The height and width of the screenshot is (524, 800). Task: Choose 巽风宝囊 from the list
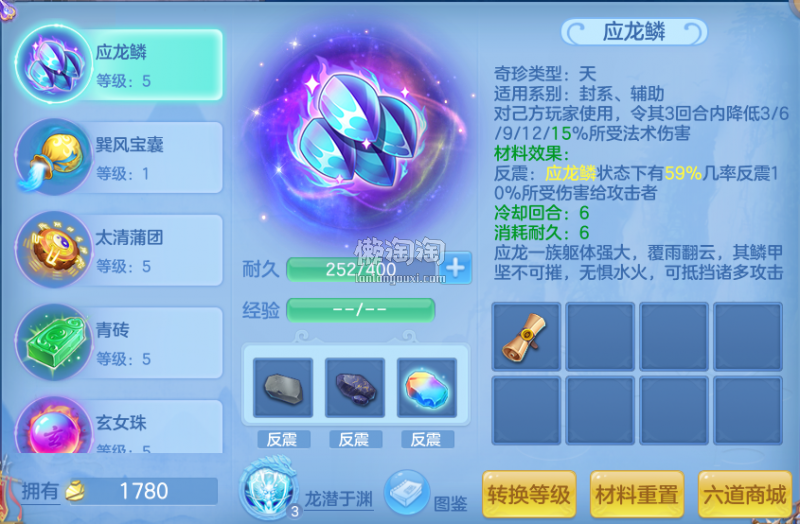120,157
